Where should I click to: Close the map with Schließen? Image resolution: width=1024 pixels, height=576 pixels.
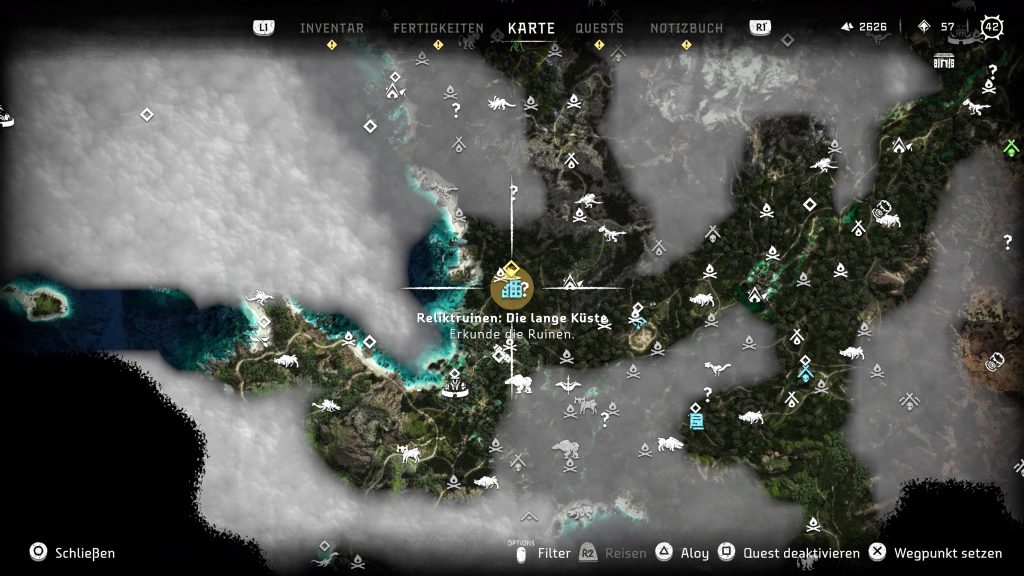(73, 552)
